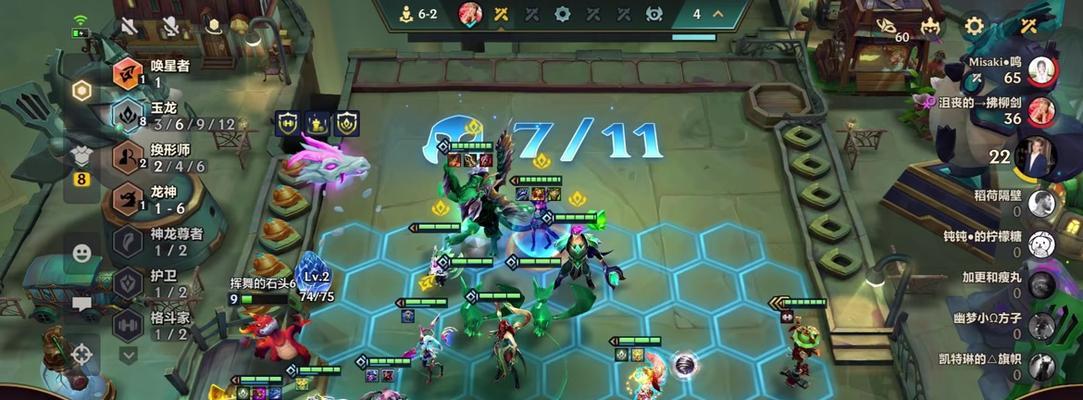Expand the trait list down arrow
This screenshot has width=1083, height=400.
pos(128,354)
